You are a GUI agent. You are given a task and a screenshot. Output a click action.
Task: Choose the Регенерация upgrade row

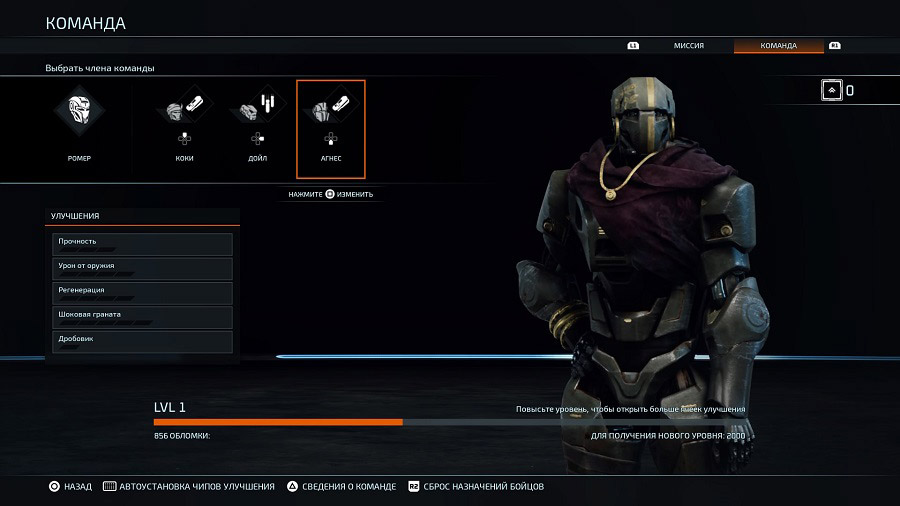tap(143, 293)
